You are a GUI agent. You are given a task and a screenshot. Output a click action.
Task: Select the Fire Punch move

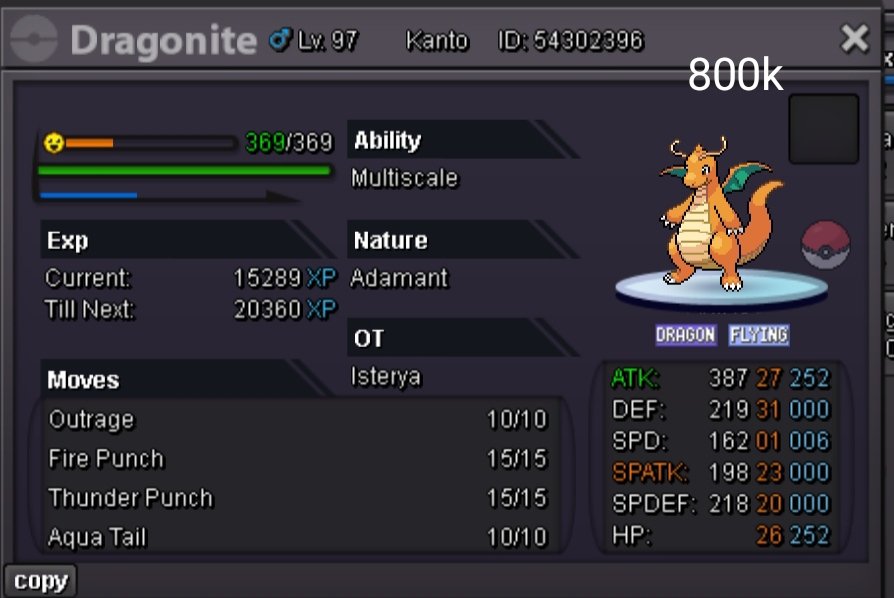tap(106, 459)
